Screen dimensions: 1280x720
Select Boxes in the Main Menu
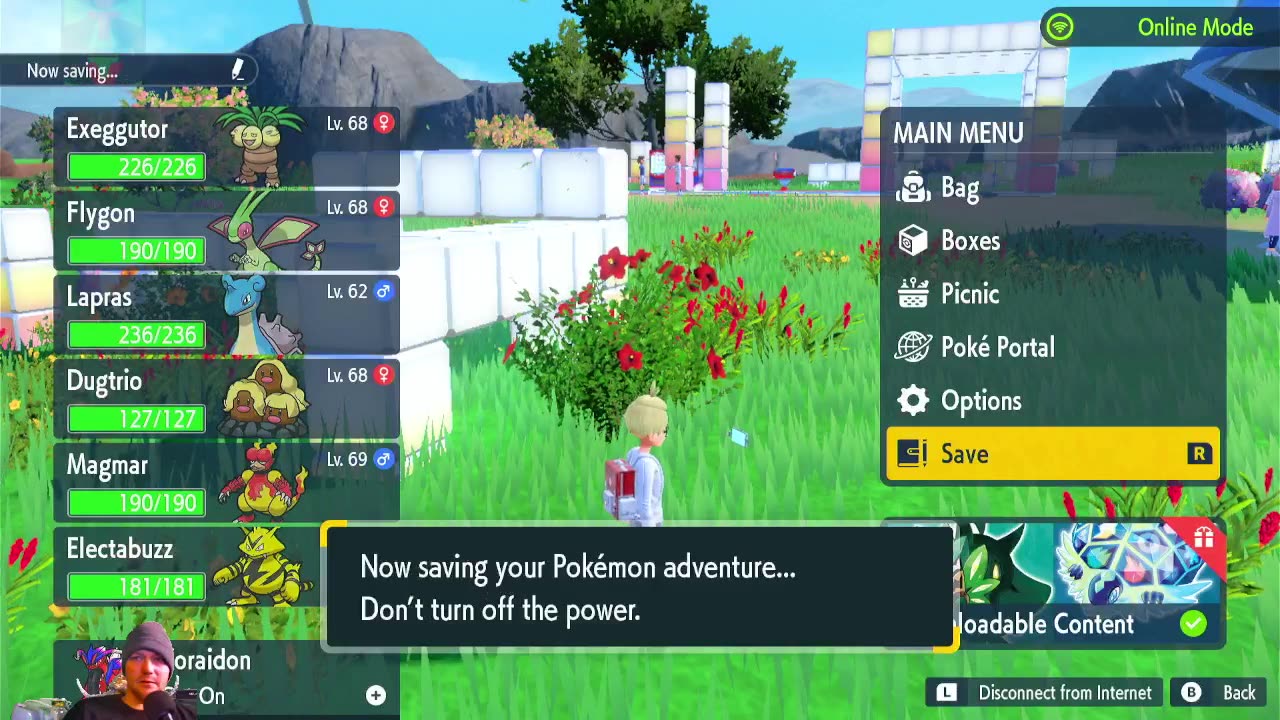click(970, 241)
